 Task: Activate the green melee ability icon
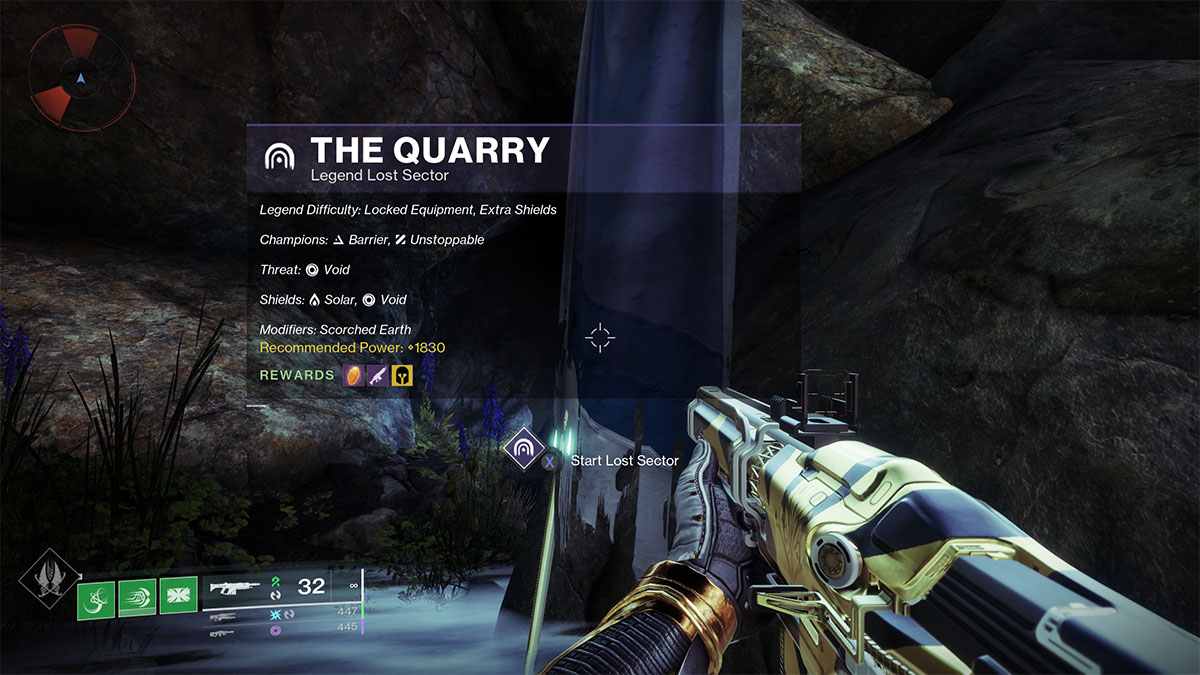pyautogui.click(x=138, y=599)
